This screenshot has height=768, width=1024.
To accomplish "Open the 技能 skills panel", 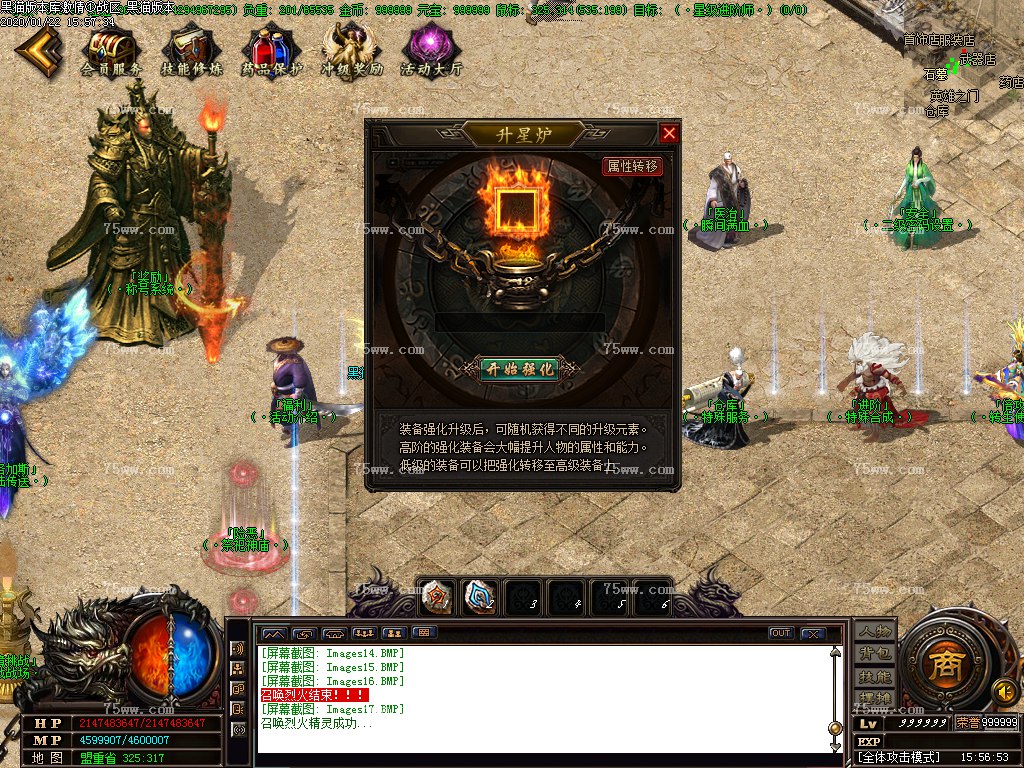I will click(x=875, y=676).
